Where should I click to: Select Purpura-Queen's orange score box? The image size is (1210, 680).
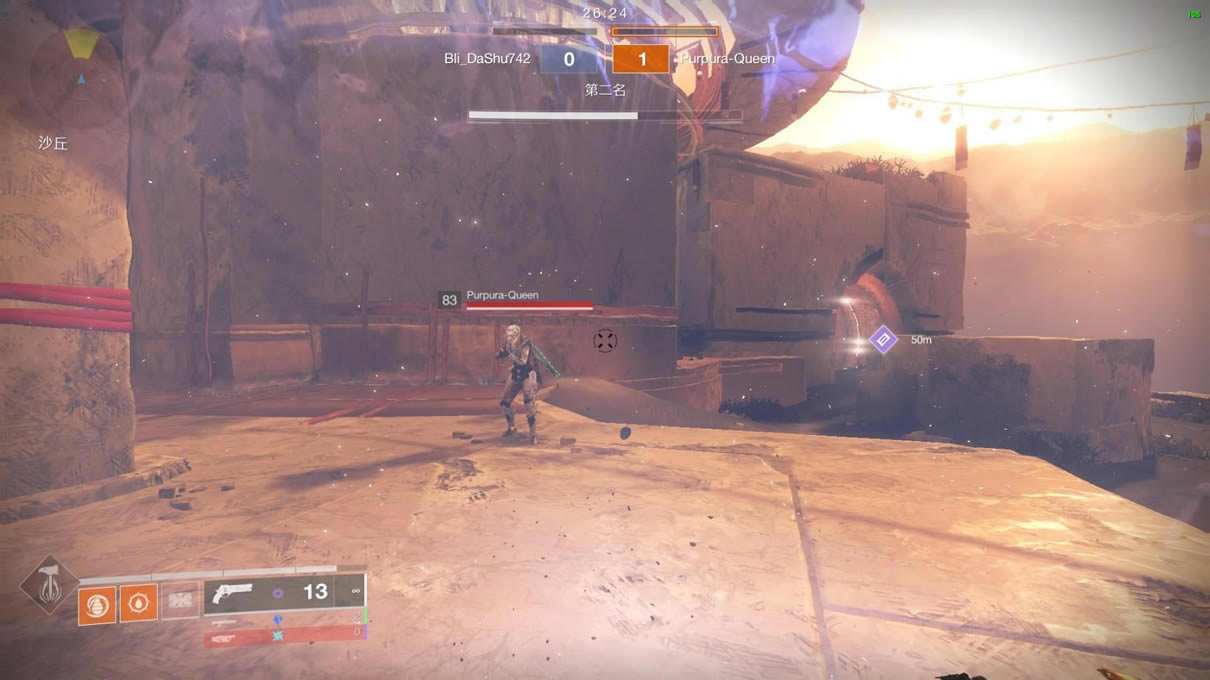641,59
